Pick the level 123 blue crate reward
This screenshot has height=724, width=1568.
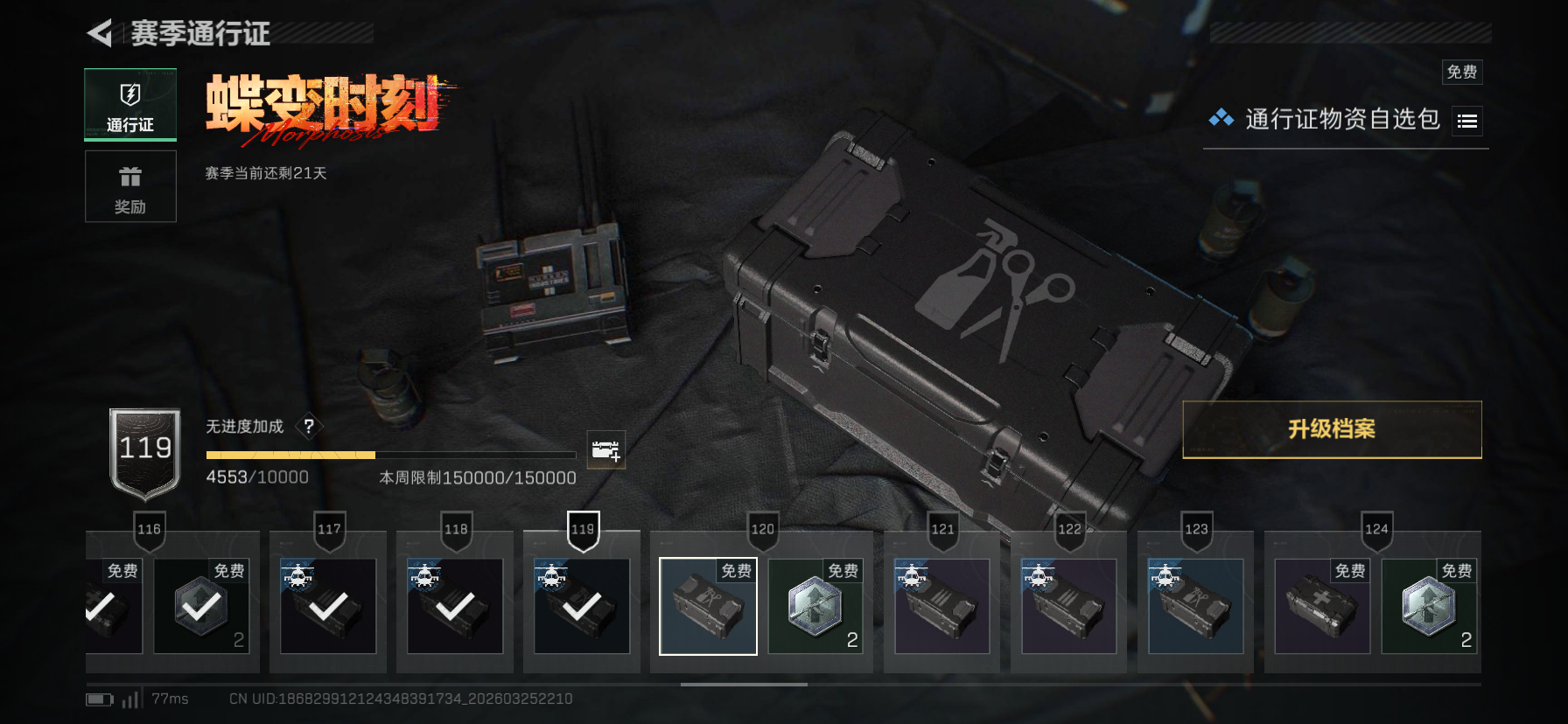coord(1195,606)
